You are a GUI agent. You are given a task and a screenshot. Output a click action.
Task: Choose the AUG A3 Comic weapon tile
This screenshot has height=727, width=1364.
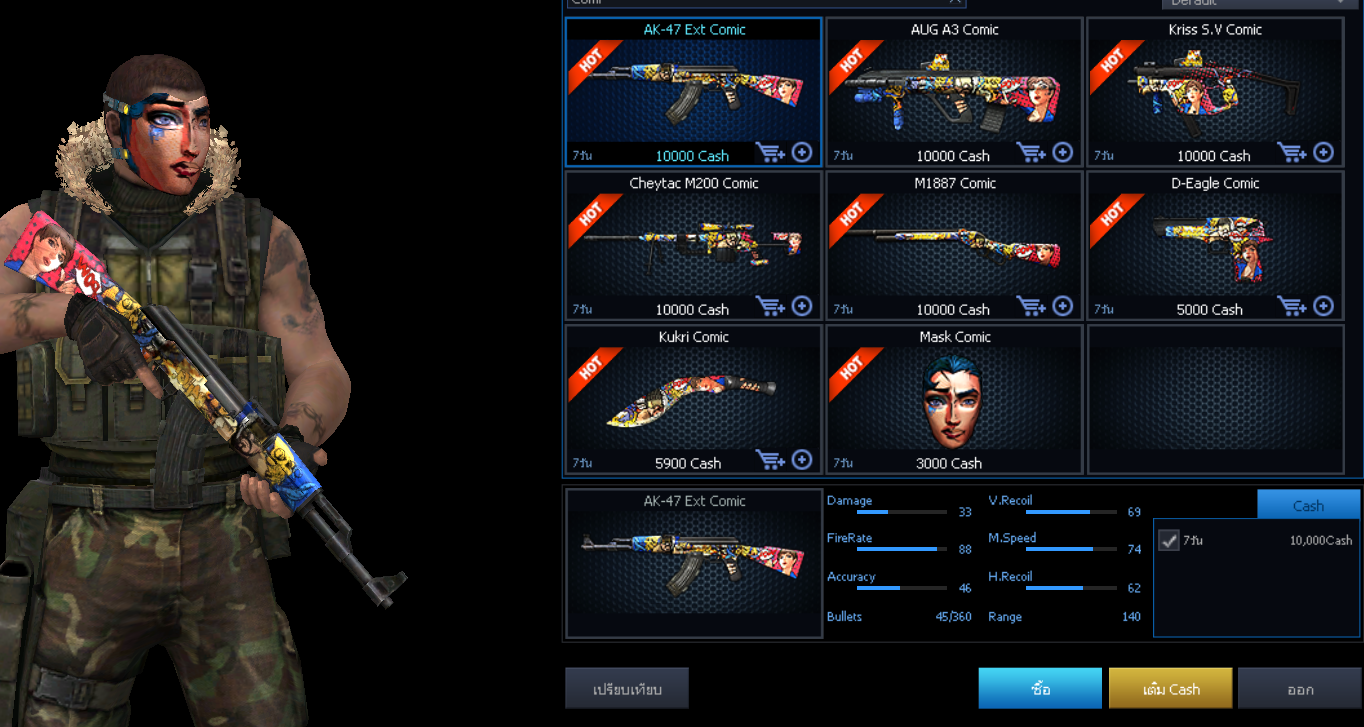coord(953,92)
